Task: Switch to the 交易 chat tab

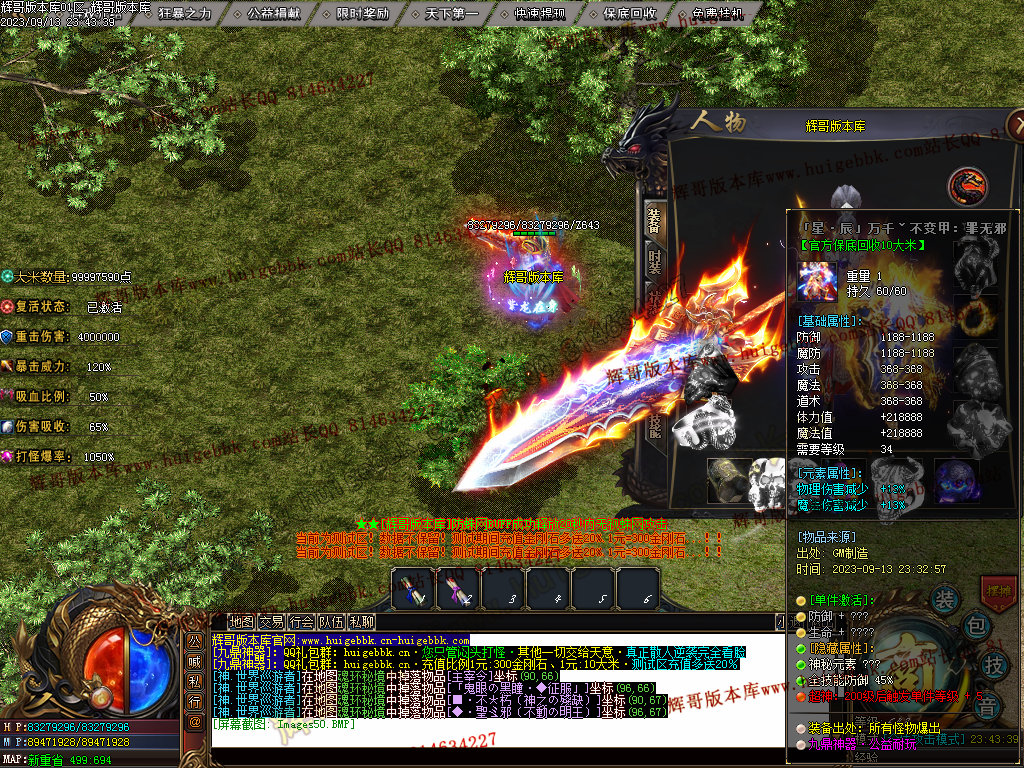Action: click(271, 621)
